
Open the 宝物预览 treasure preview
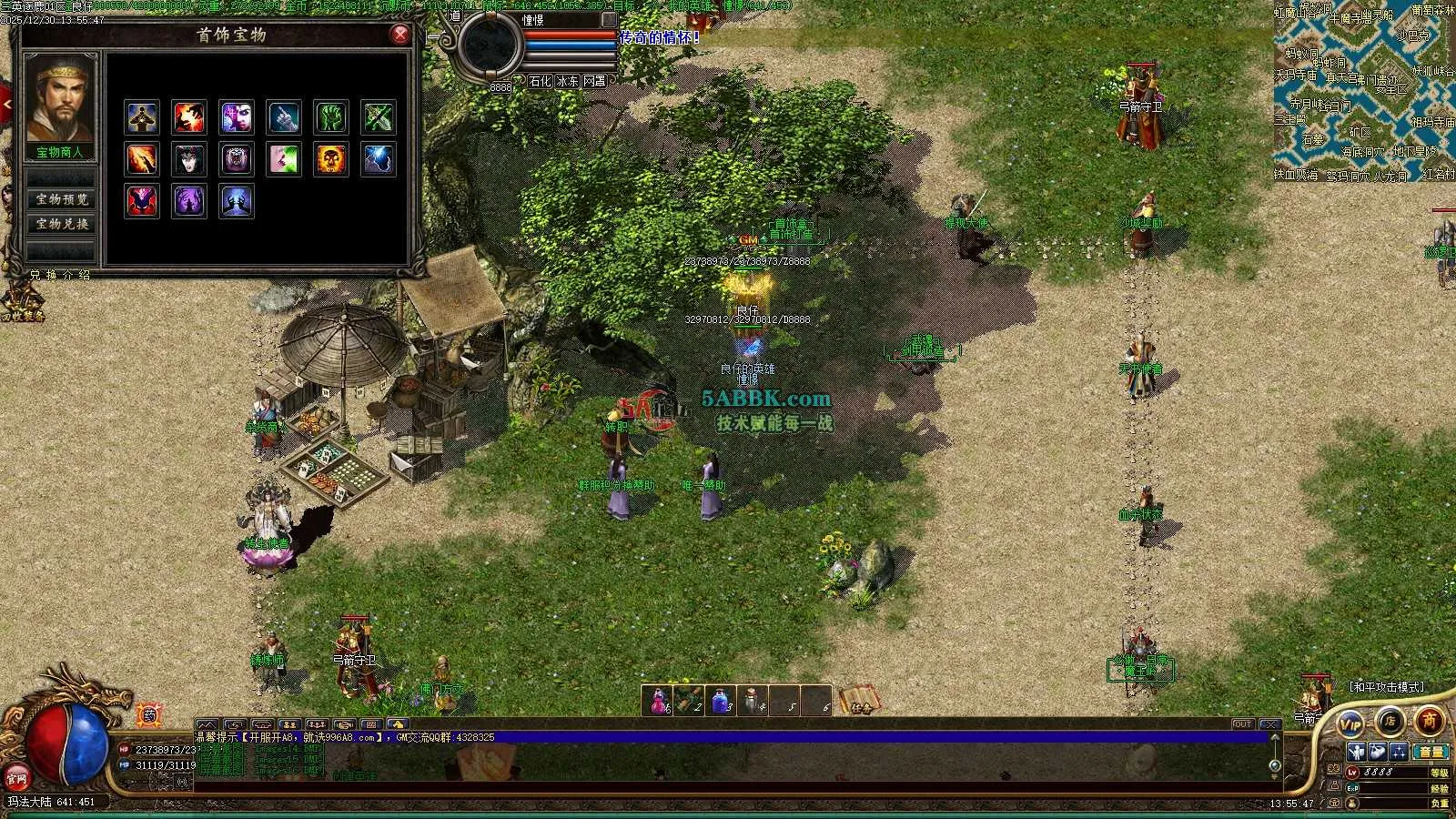(x=61, y=199)
